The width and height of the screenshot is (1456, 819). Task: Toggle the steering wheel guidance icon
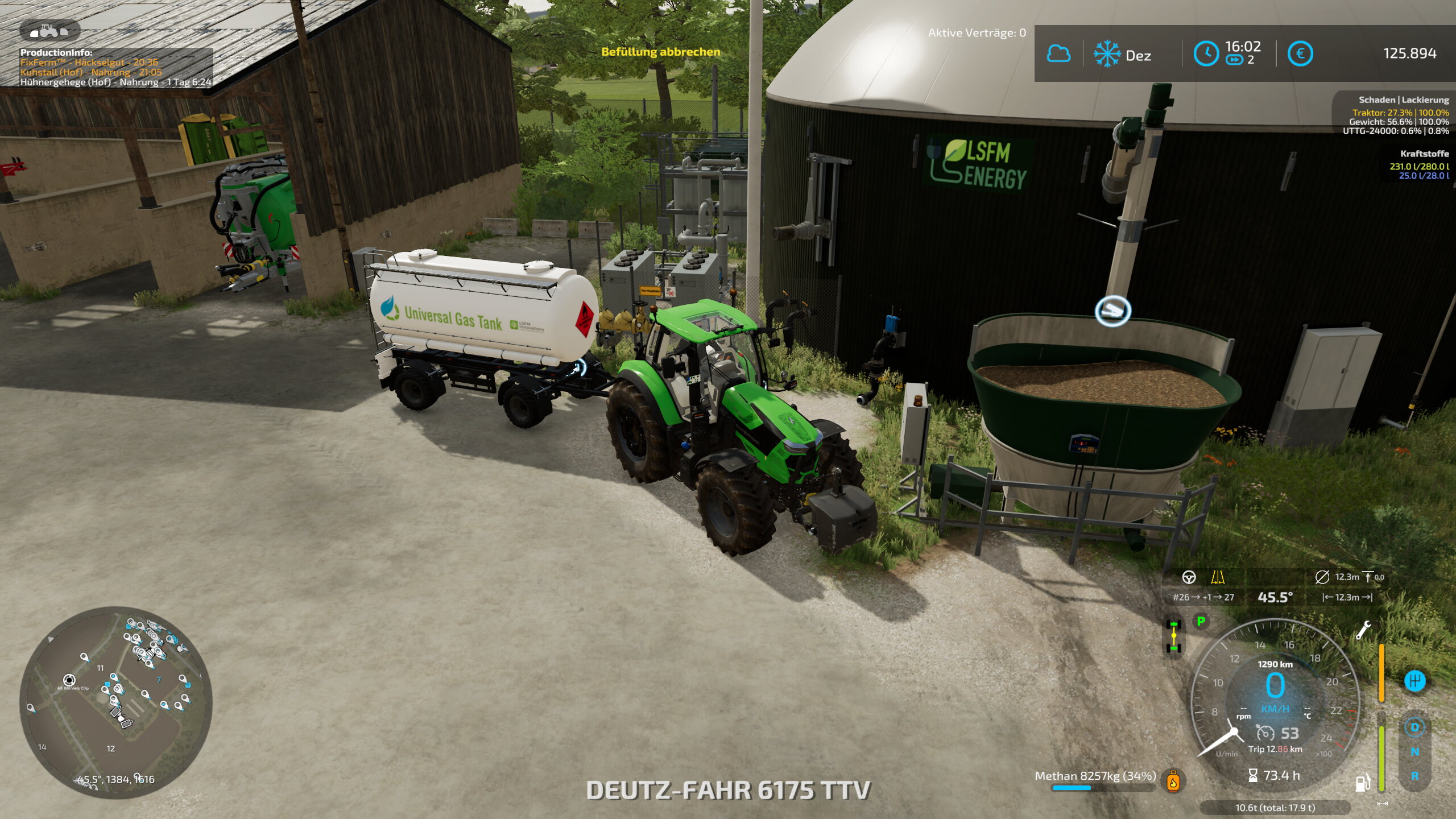[1189, 577]
